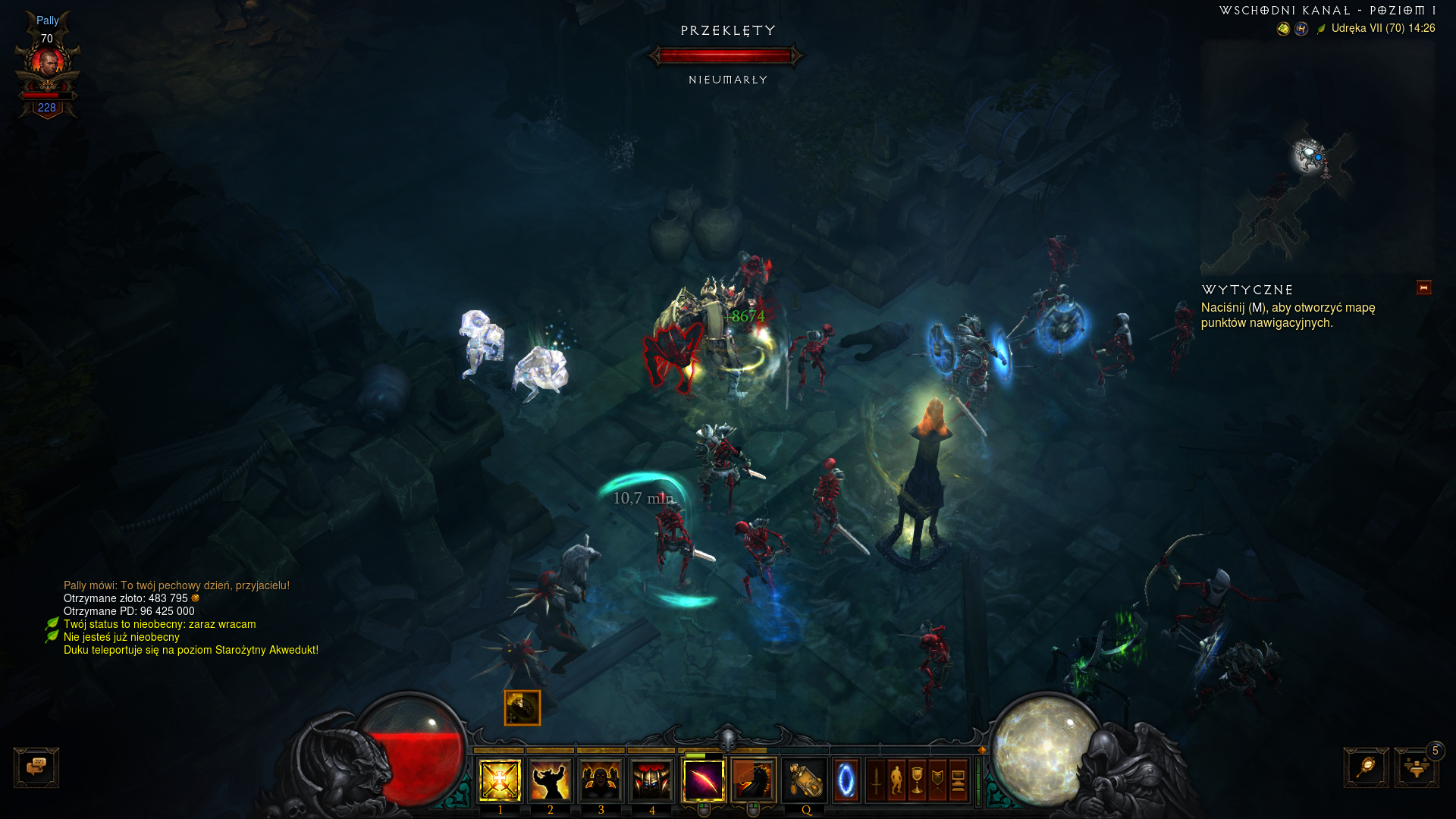The width and height of the screenshot is (1456, 819).
Task: Select the red slash primary attack skill
Action: [x=704, y=780]
